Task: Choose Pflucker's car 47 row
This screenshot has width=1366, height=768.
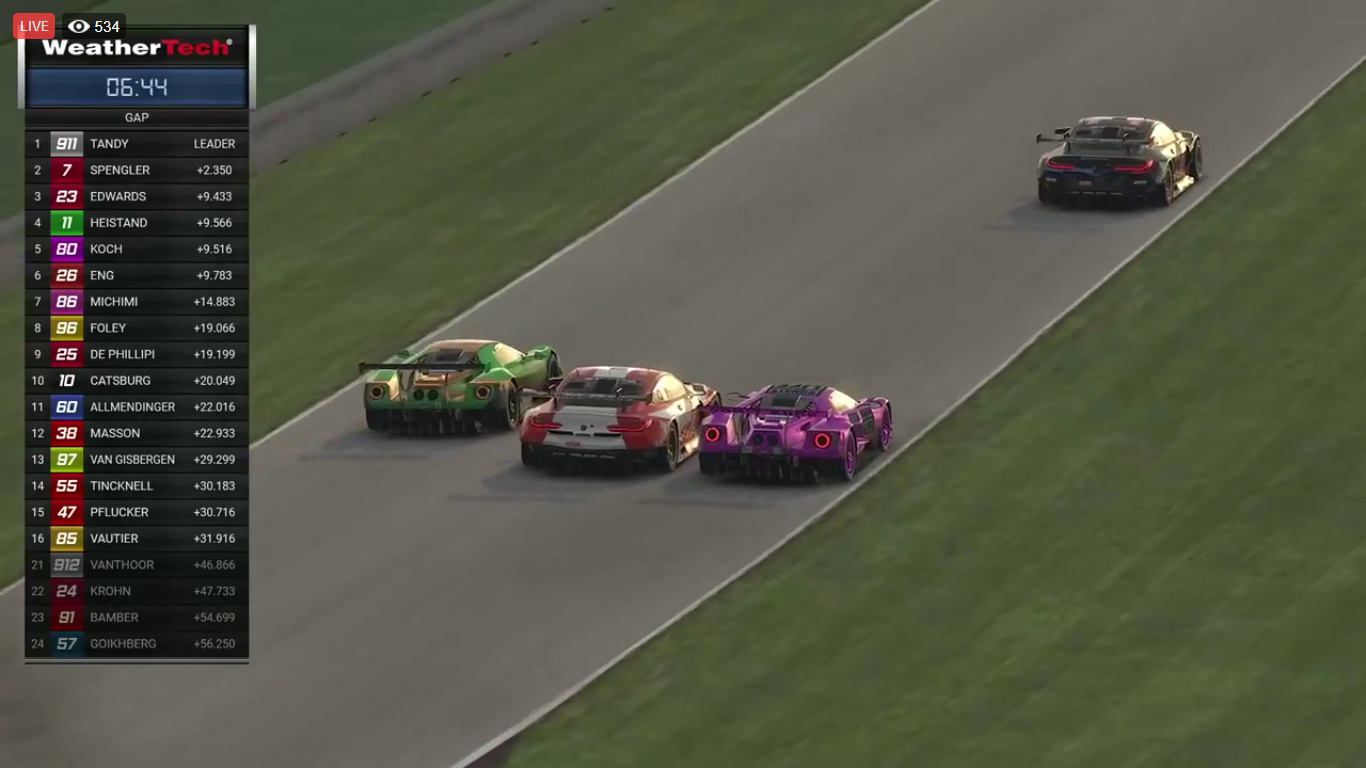Action: [137, 512]
